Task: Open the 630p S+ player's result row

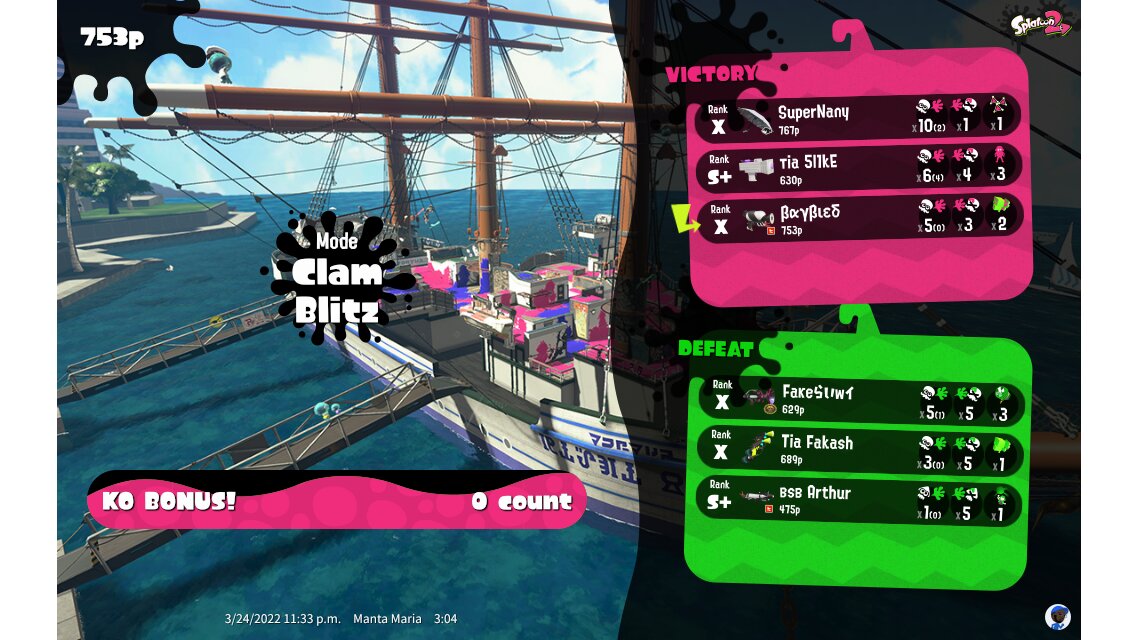Action: pyautogui.click(x=858, y=166)
